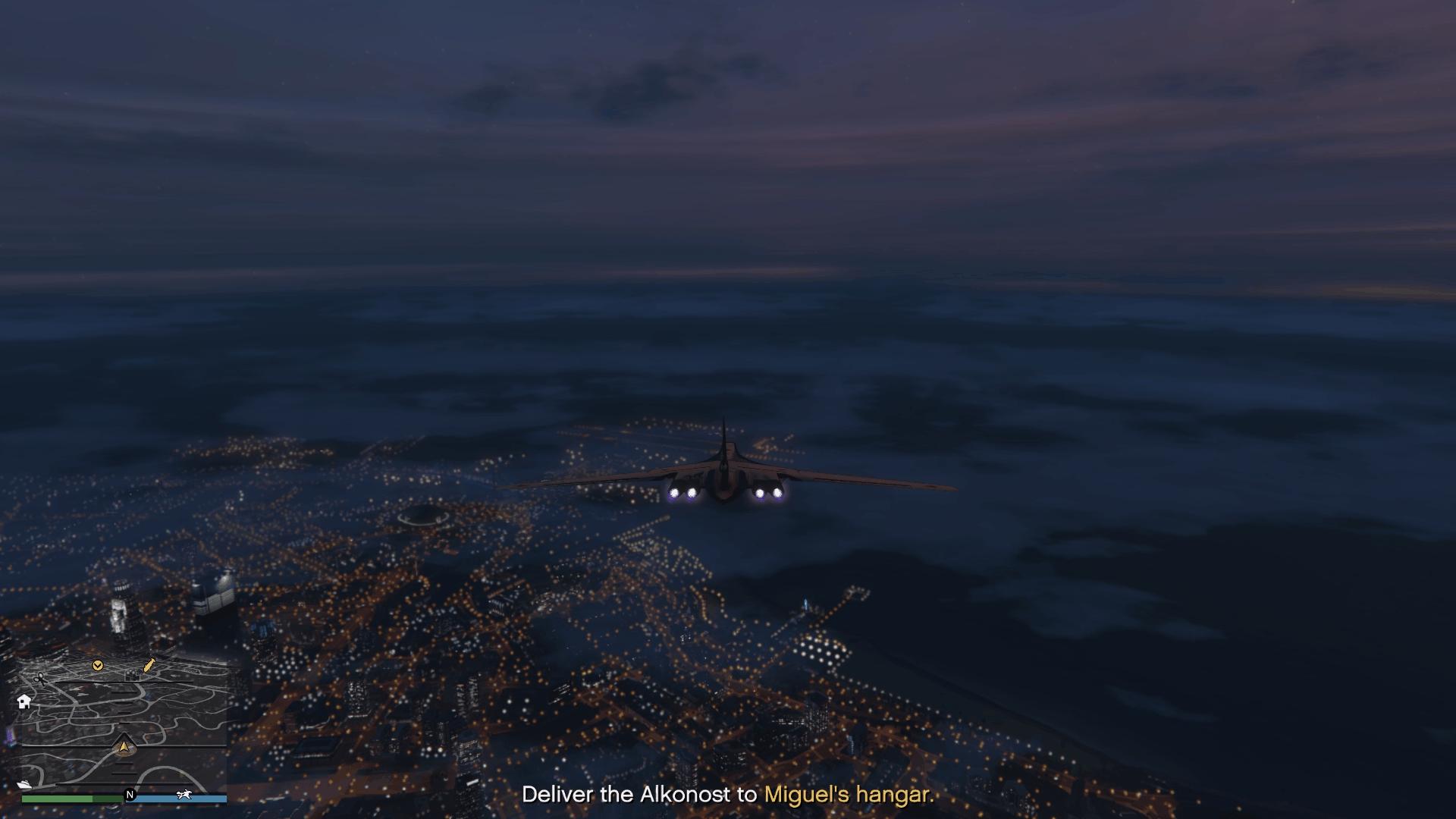Click the right engine afterburner glow
Viewport: 1456px width, 819px height.
coord(767,492)
